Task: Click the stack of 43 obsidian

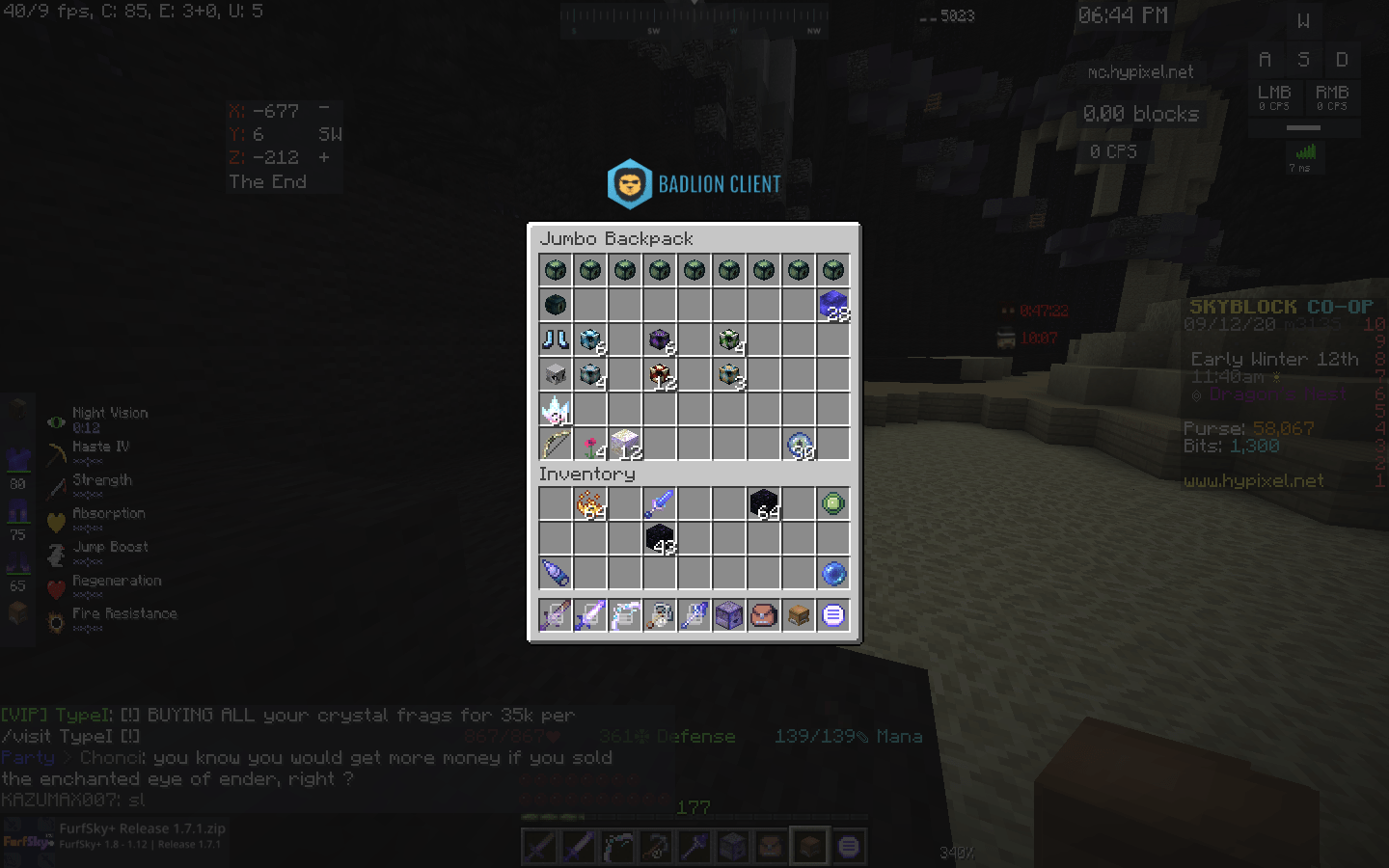Action: [x=659, y=538]
